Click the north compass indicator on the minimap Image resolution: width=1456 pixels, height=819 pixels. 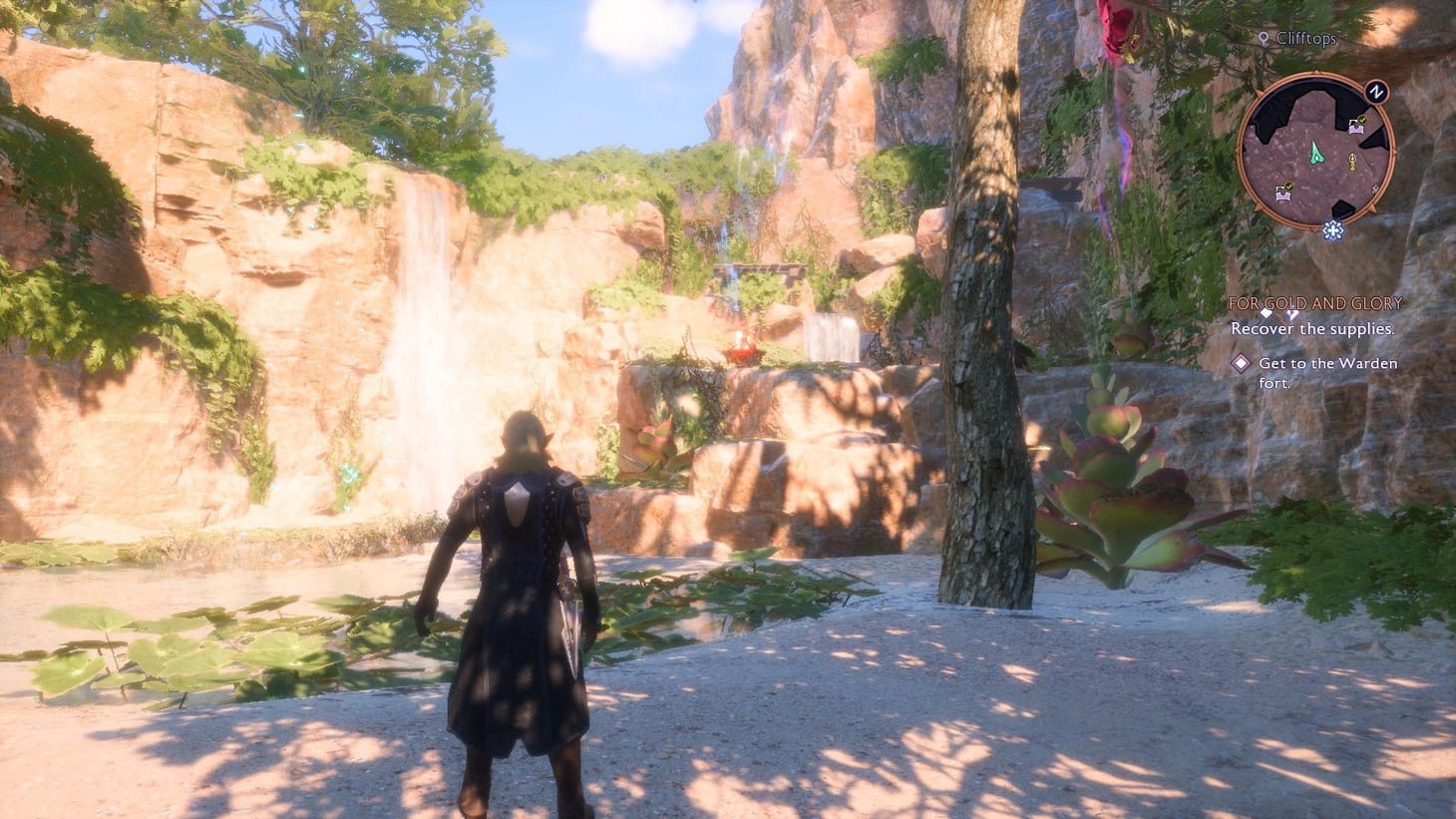[1376, 93]
